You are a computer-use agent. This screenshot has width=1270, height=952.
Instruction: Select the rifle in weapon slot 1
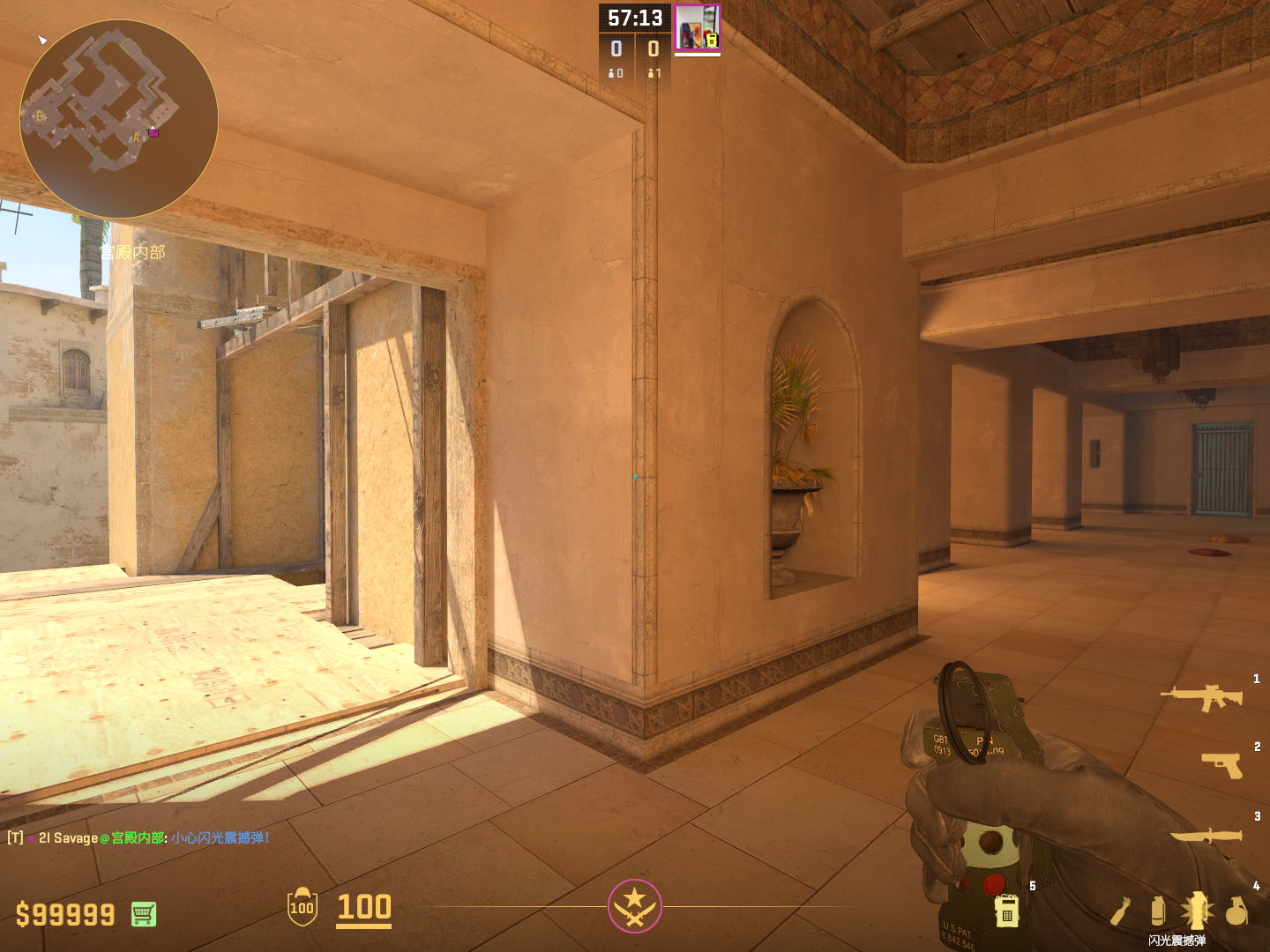point(1201,697)
